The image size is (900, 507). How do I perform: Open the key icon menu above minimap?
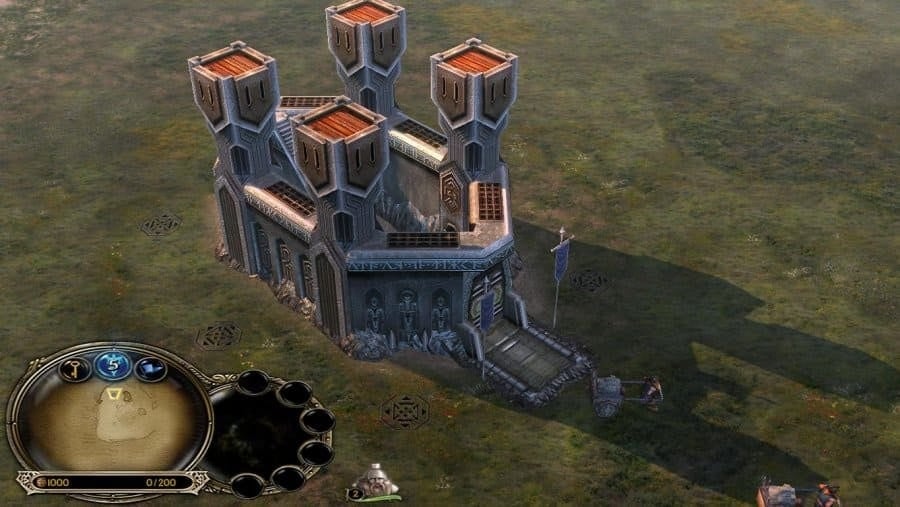click(75, 370)
